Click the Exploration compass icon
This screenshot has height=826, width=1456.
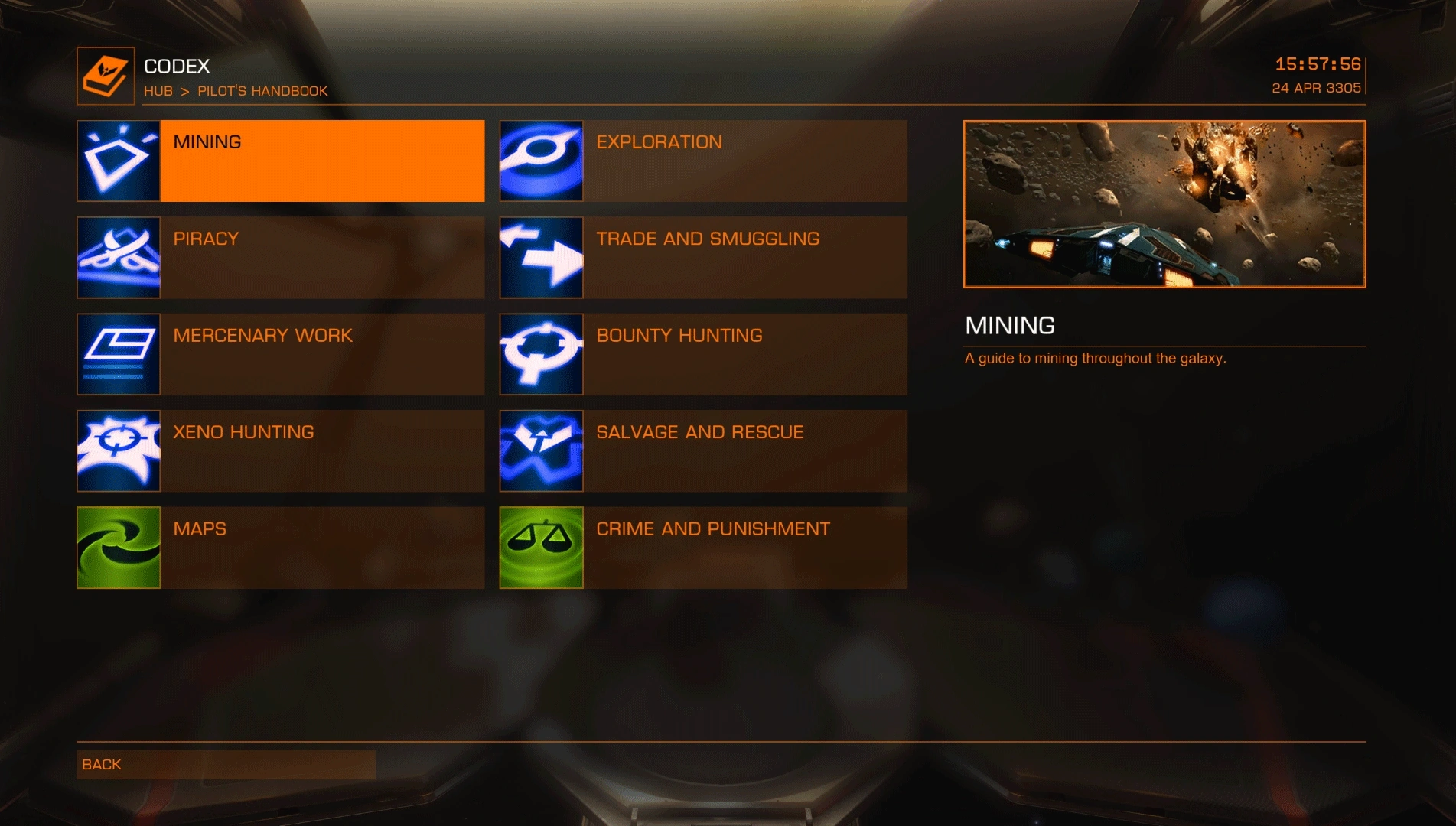coord(541,161)
